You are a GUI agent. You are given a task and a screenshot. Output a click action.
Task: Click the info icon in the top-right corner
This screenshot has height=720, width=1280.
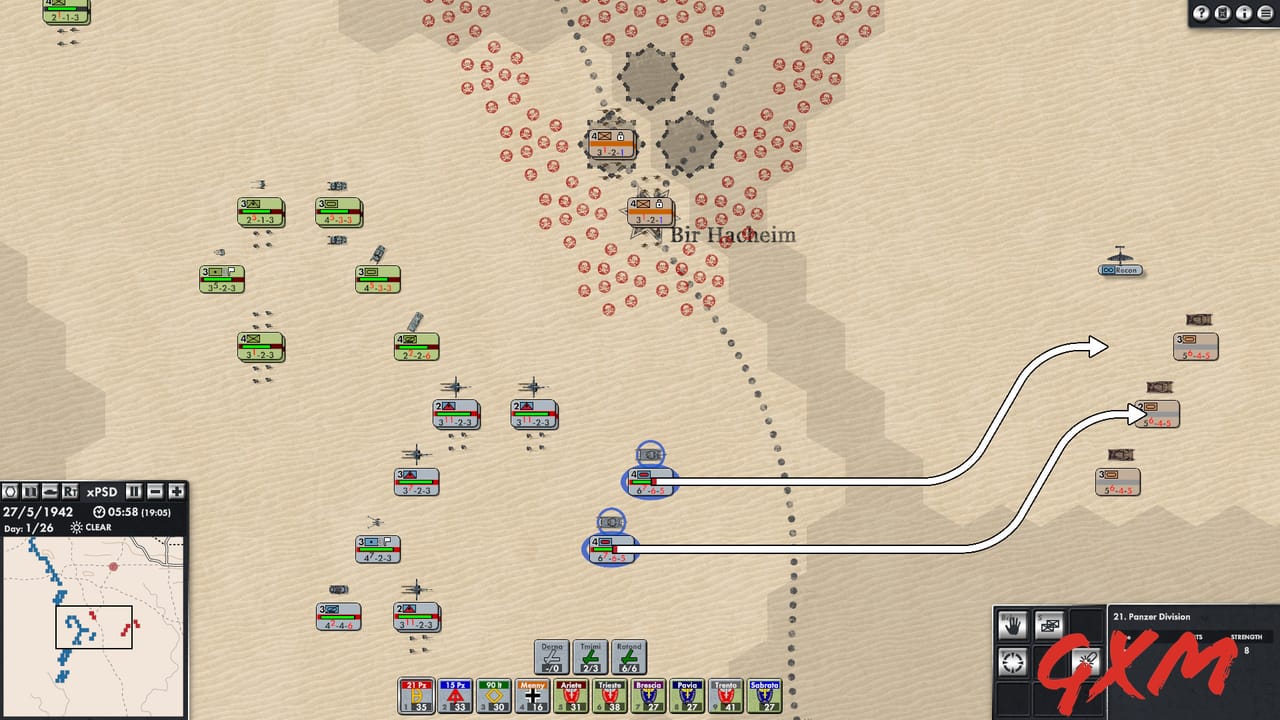pos(1243,13)
